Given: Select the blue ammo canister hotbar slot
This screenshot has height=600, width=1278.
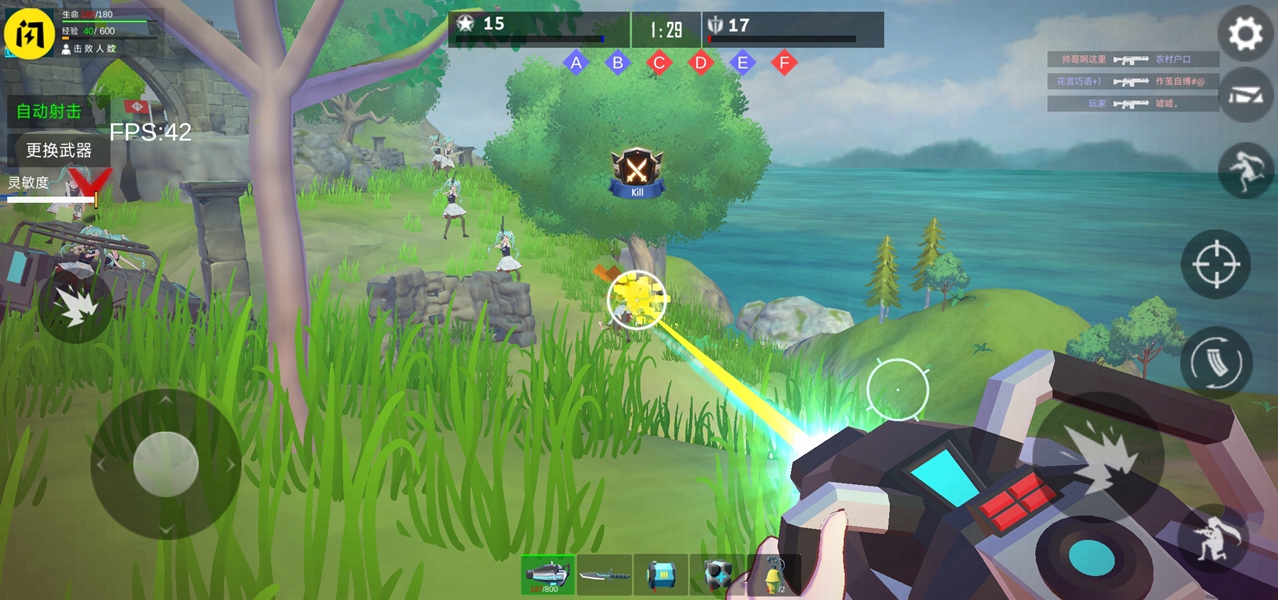Looking at the screenshot, I should 661,575.
